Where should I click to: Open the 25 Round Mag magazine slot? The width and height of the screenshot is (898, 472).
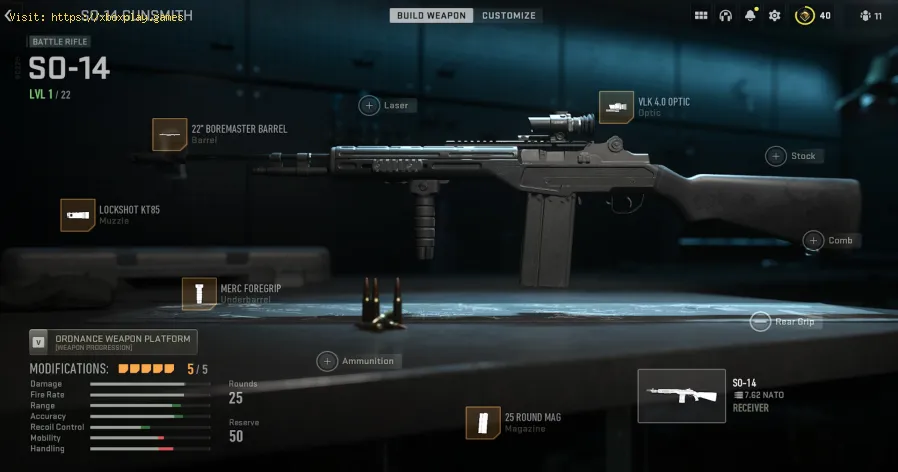point(483,422)
